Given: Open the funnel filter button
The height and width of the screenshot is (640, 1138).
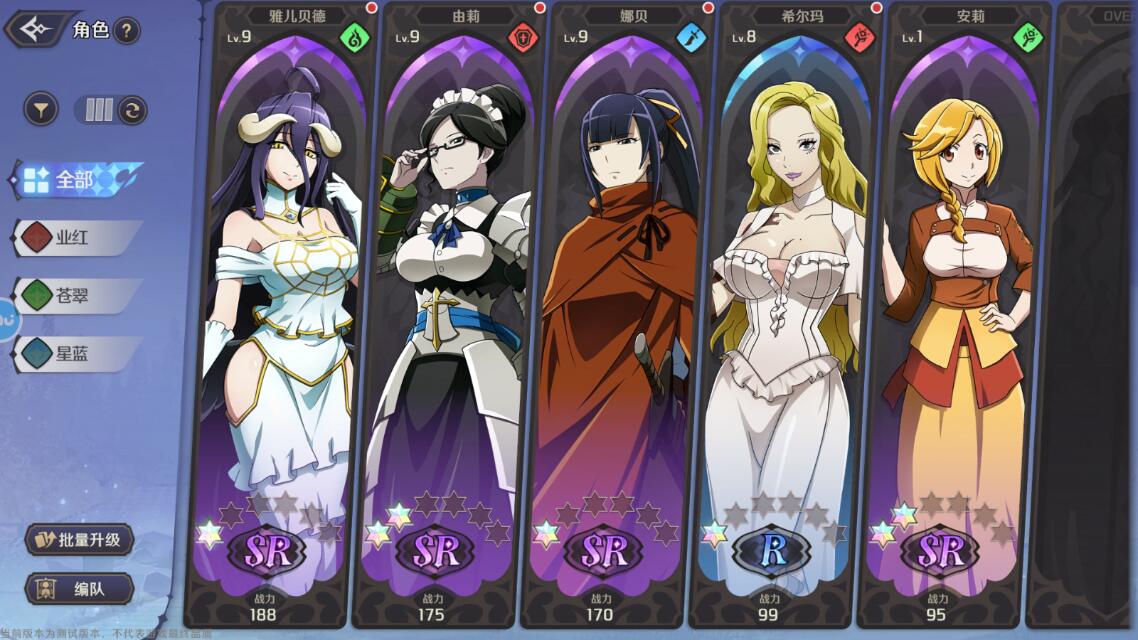Looking at the screenshot, I should pos(41,109).
